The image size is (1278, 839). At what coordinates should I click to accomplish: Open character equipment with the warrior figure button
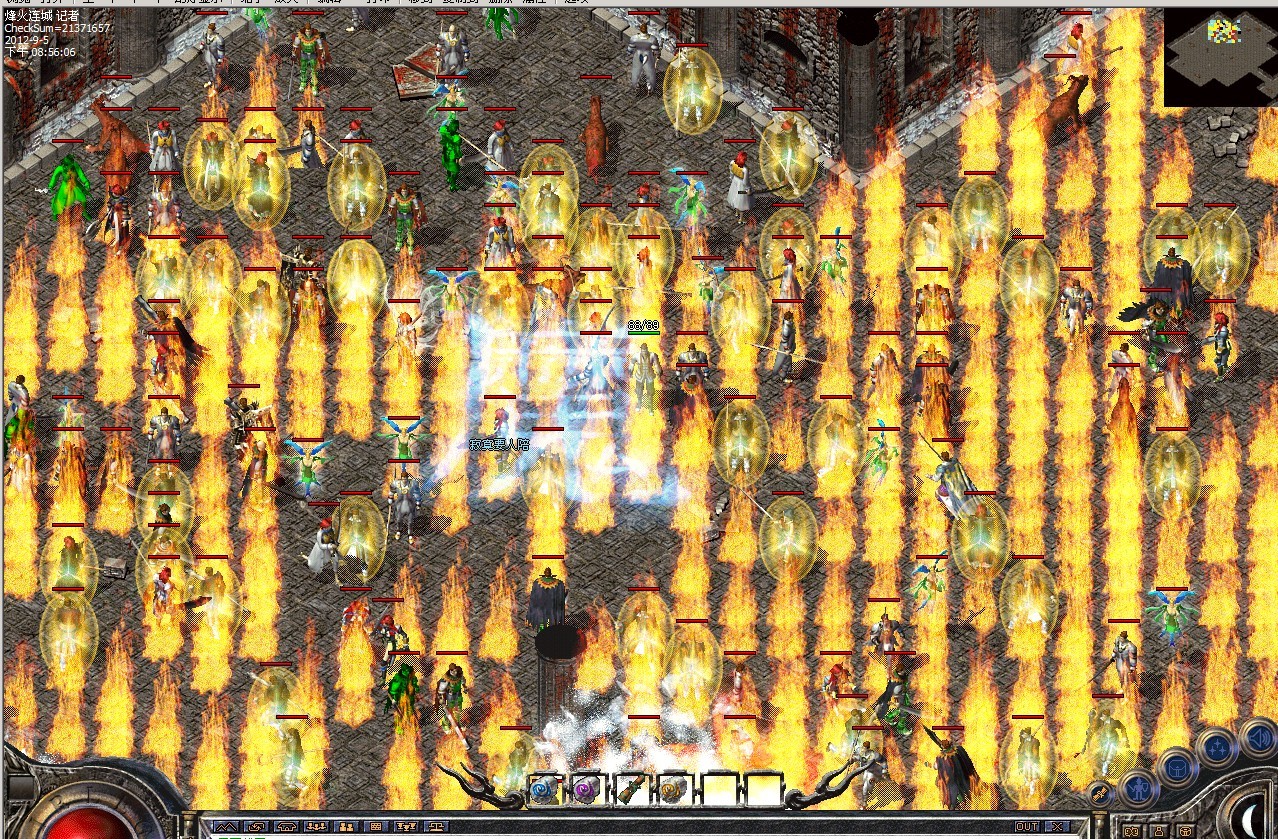click(x=1138, y=787)
